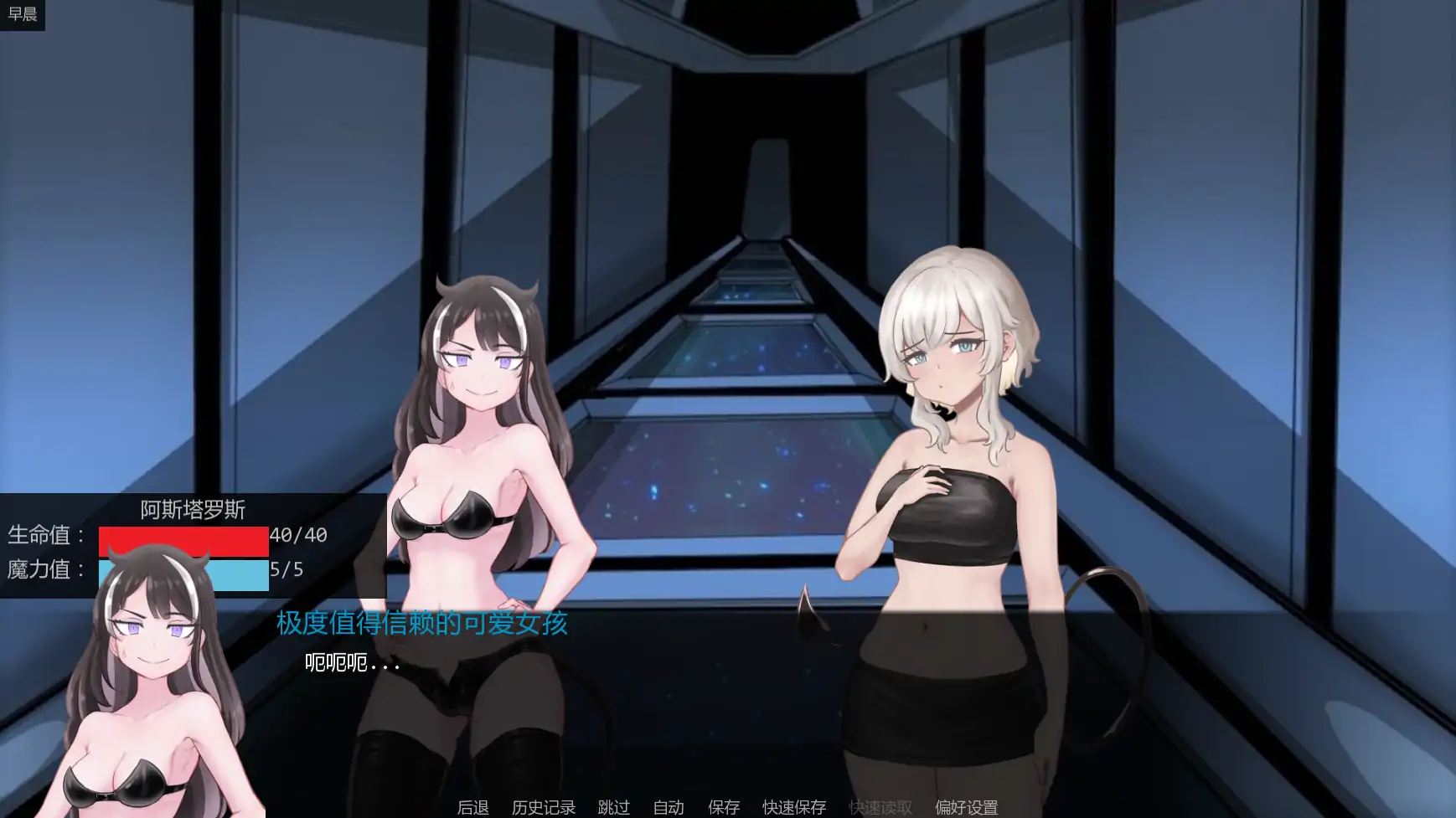Image resolution: width=1456 pixels, height=818 pixels.
Task: Open 偏好设置 preferences menu
Action: [965, 807]
